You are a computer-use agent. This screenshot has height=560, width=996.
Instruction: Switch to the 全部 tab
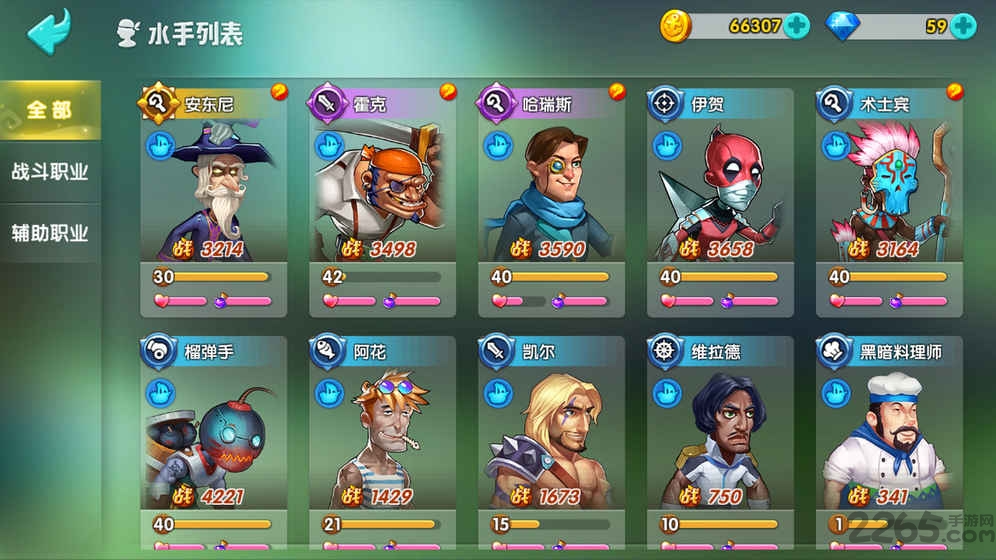[x=50, y=109]
